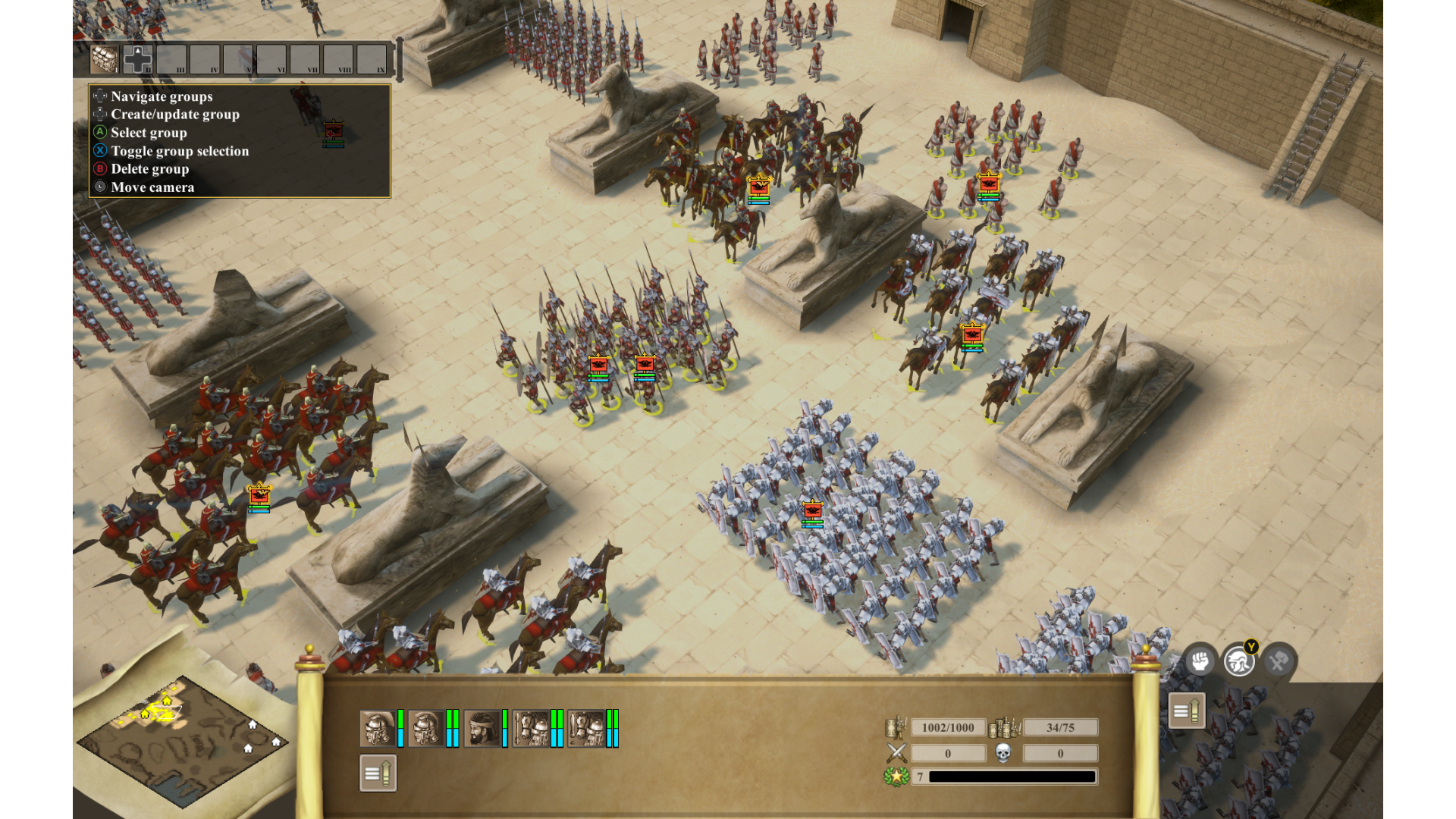Click the list-arrow button under the unit portraits

378,773
